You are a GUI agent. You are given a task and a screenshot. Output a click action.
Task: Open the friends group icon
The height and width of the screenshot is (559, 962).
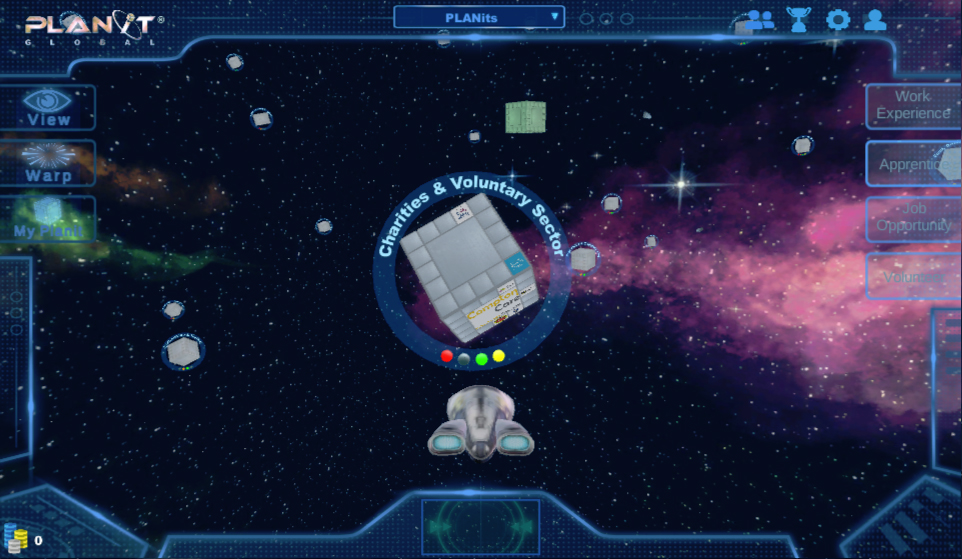pyautogui.click(x=760, y=19)
